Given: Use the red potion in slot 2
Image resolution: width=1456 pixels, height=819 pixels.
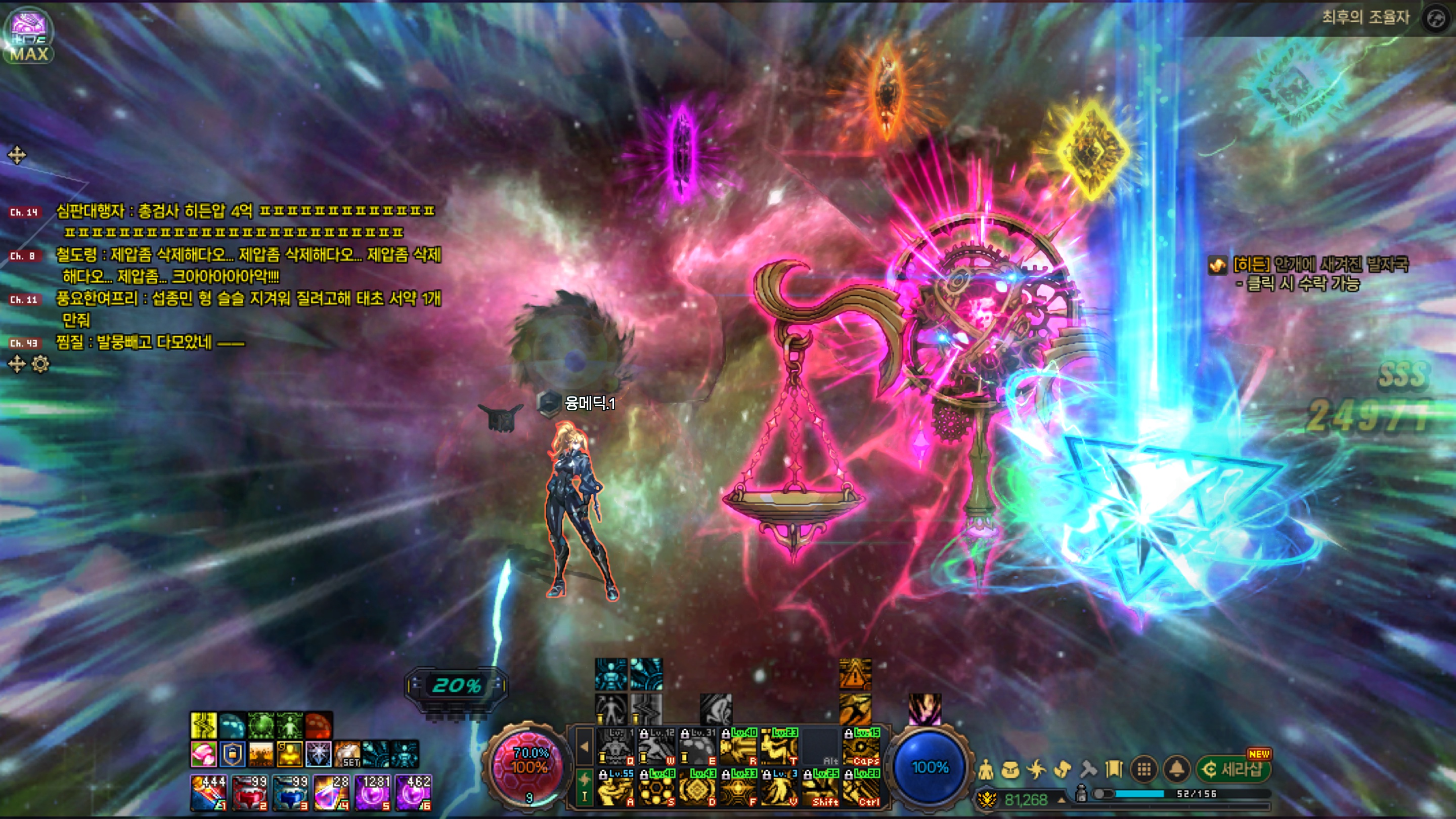Looking at the screenshot, I should click(x=249, y=792).
